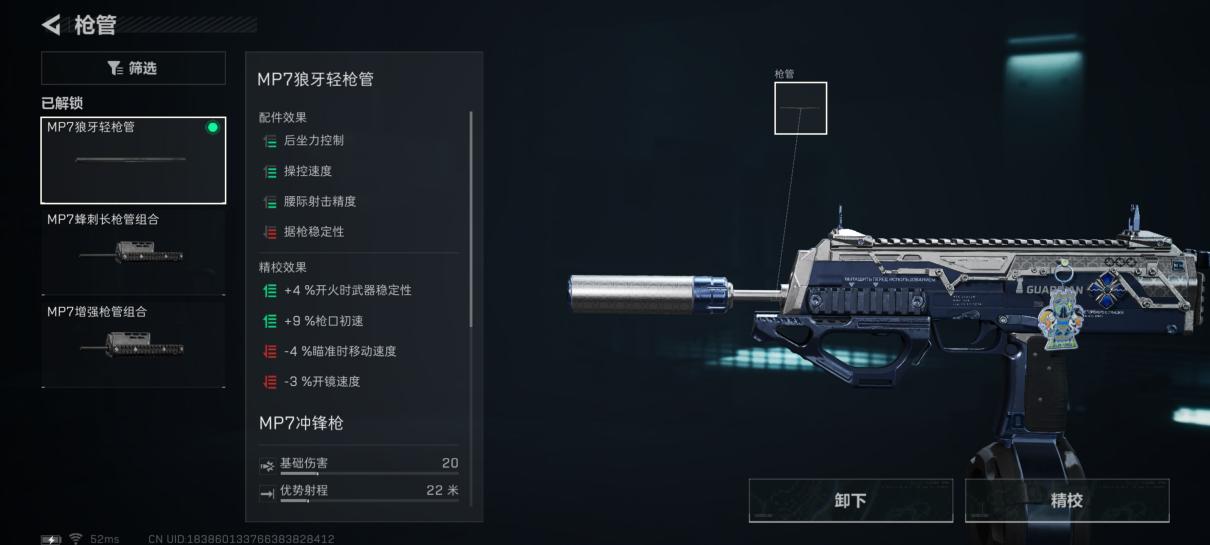This screenshot has height=545, width=1210.
Task: Click the 卸下 unequip button
Action: pos(850,500)
